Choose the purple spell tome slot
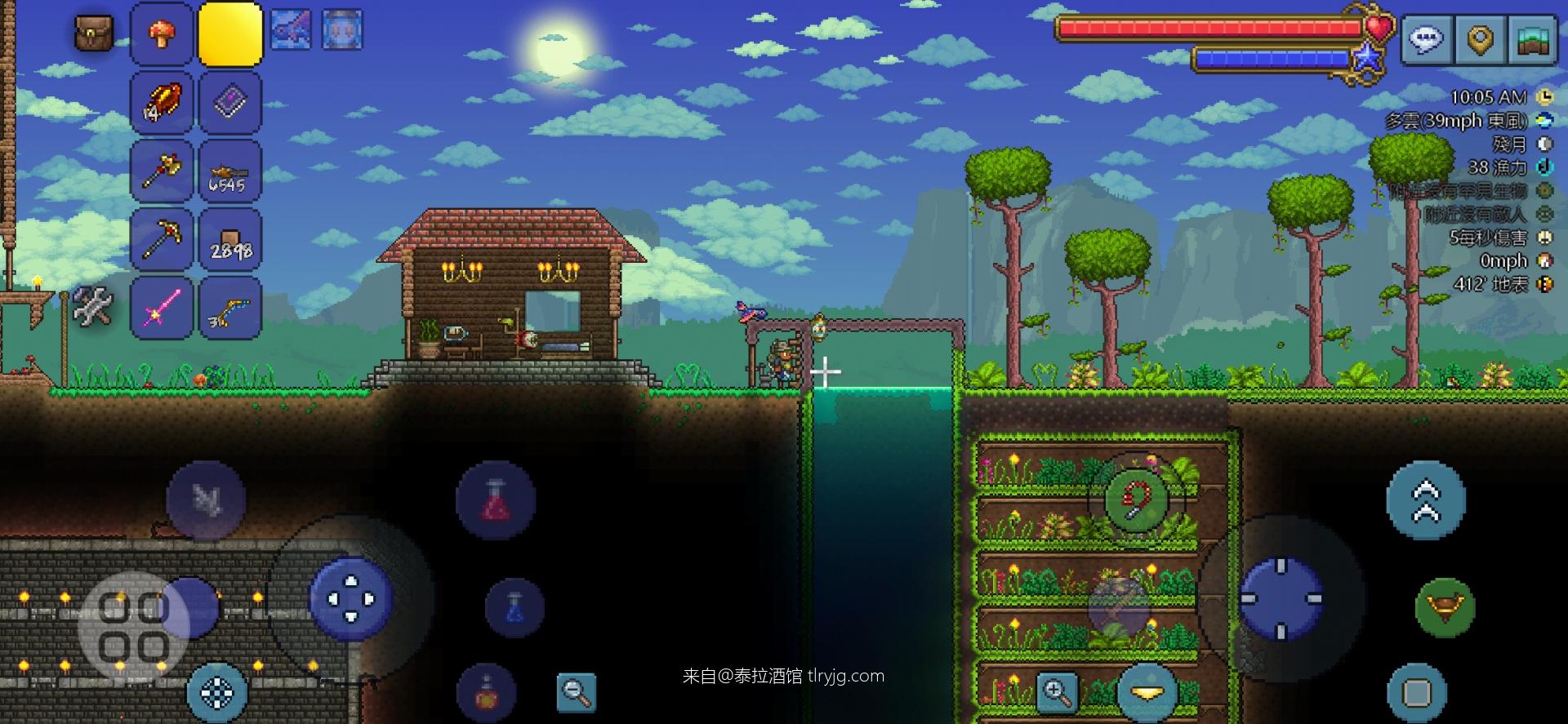 [x=230, y=103]
